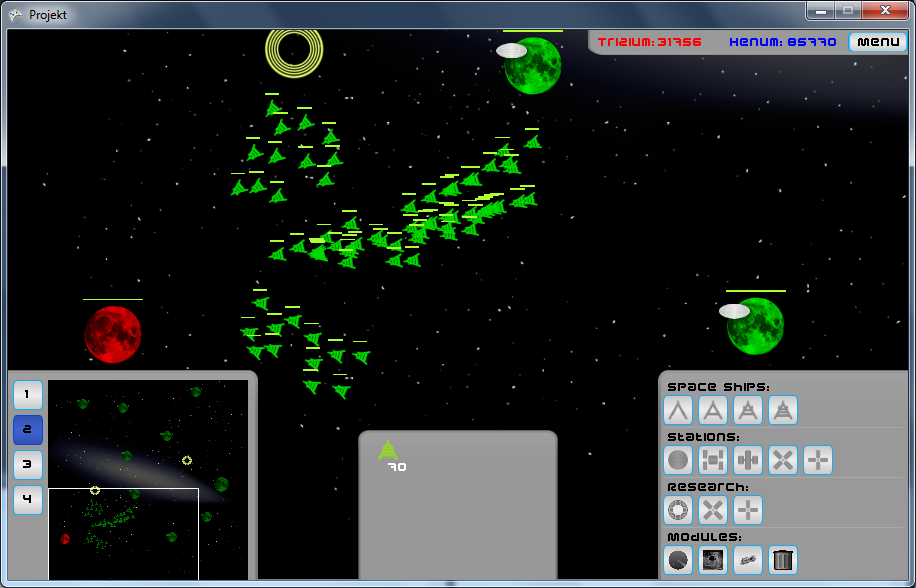Select the highlighted group button 2
Screen dimensions: 916x588
coord(28,430)
